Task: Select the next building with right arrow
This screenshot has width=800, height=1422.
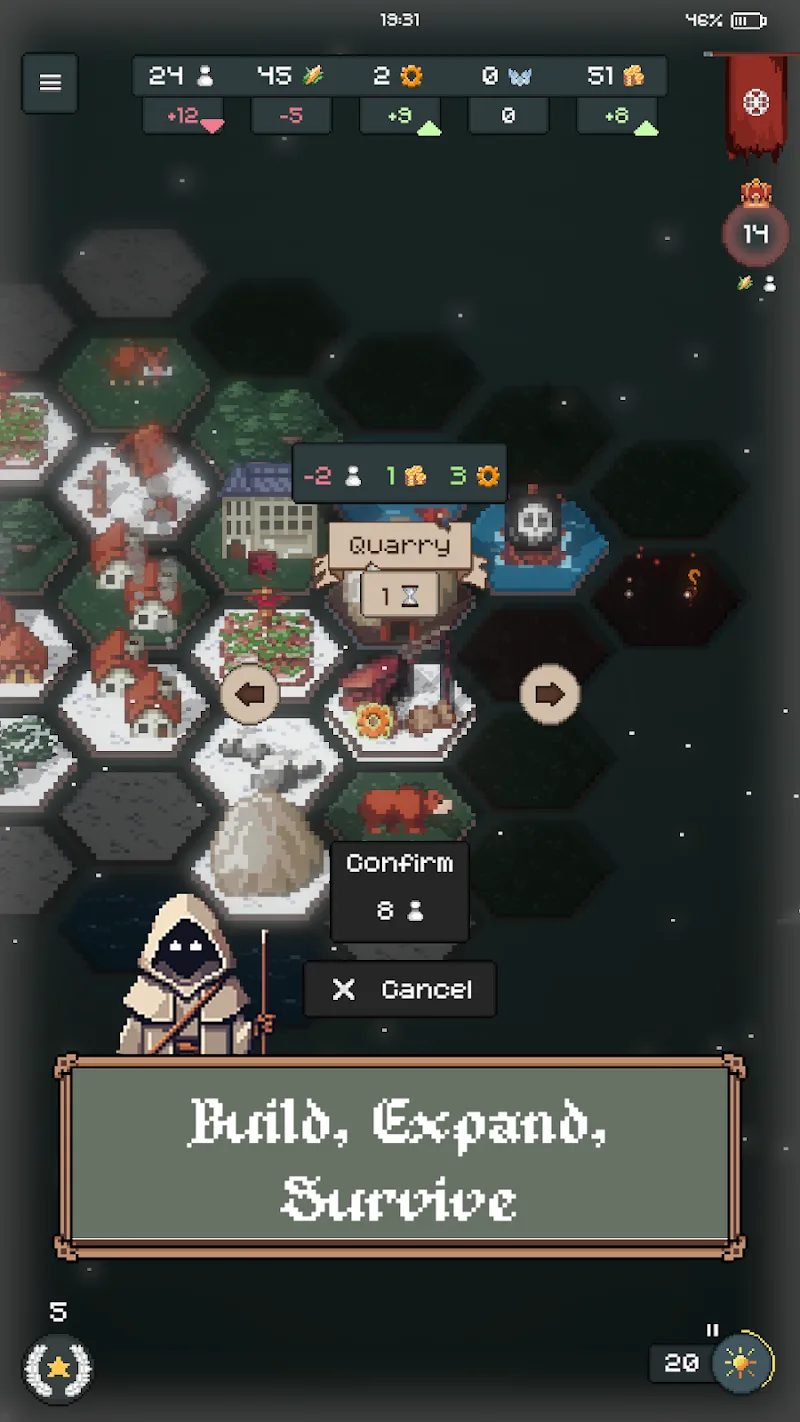Action: (549, 694)
